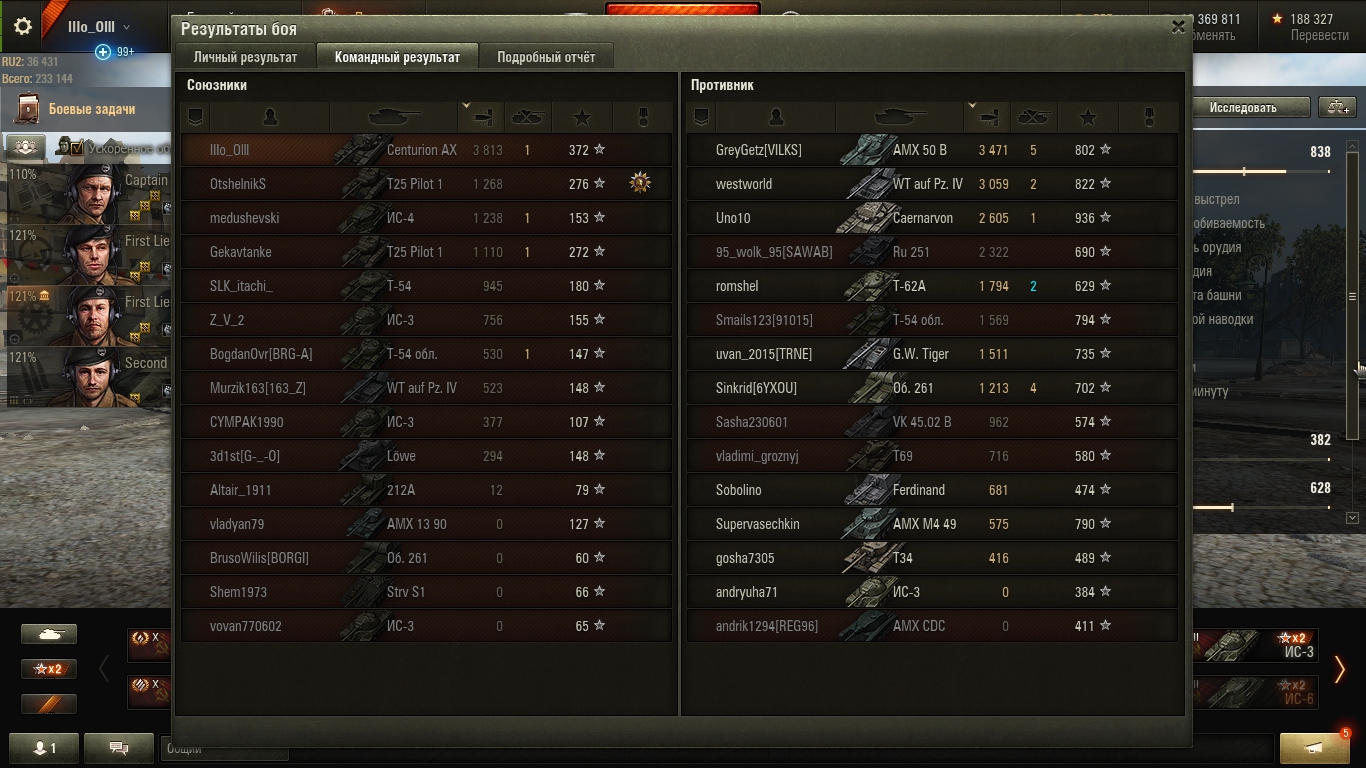Sort enemy team by experience star column
The image size is (1366, 768).
(1088, 117)
